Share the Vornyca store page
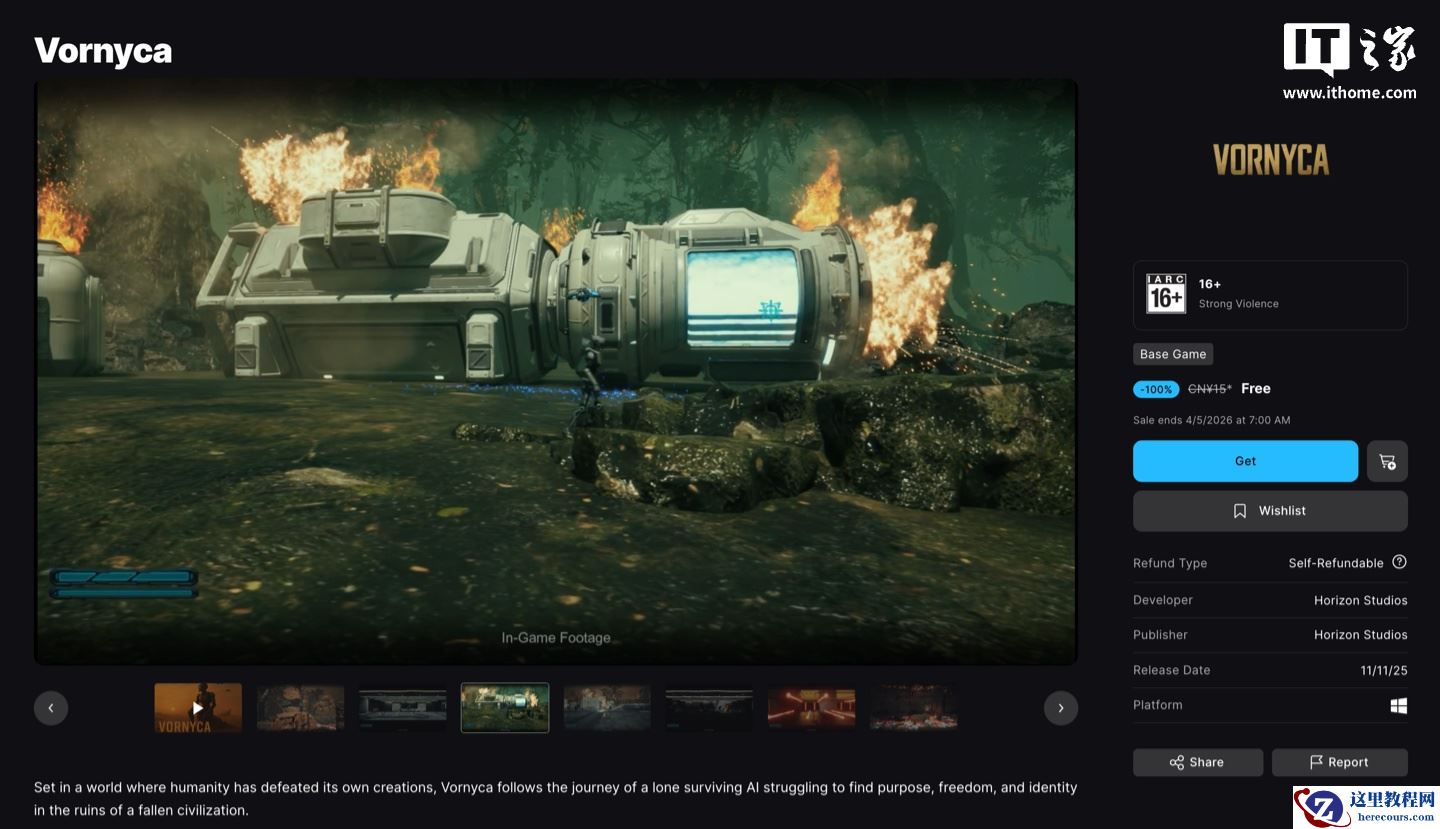The height and width of the screenshot is (829, 1440). [1197, 762]
